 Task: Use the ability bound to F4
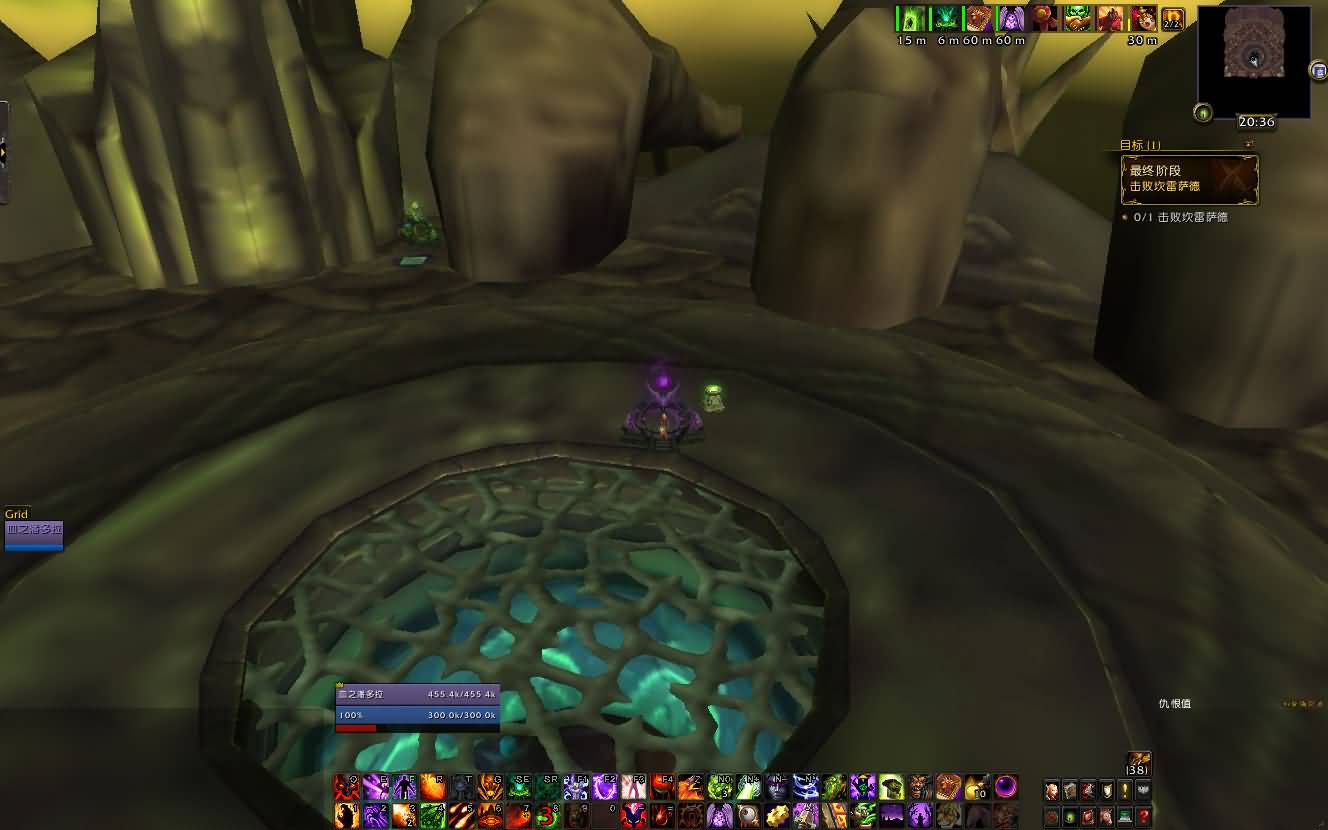[662, 788]
